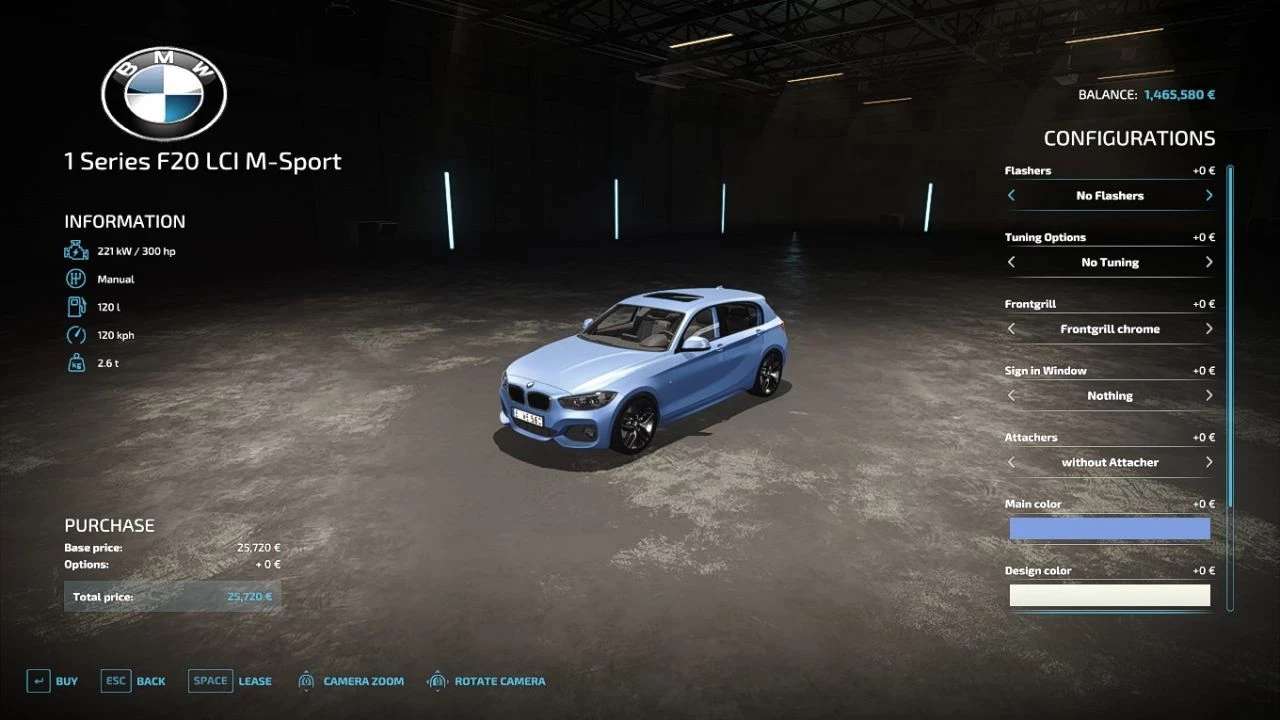Select next Flashers option arrow
1280x720 pixels.
(x=1209, y=196)
